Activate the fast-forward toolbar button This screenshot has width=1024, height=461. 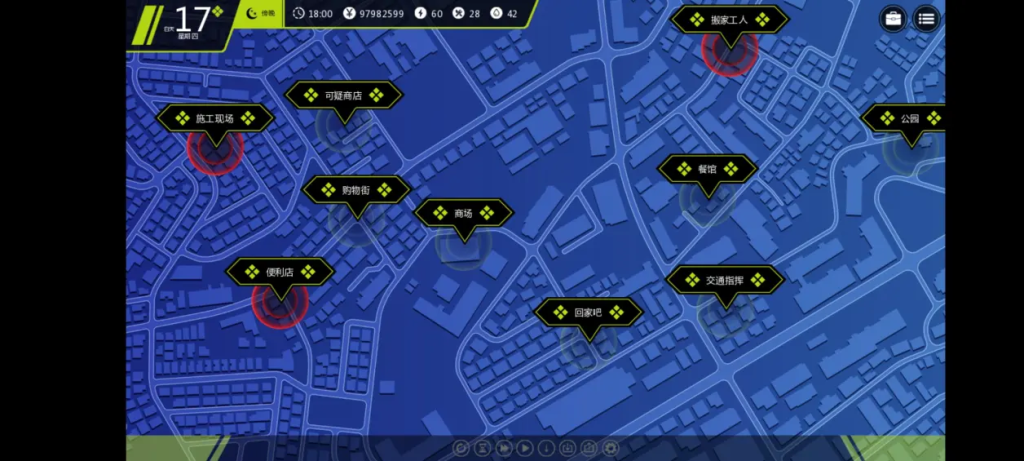pos(505,448)
